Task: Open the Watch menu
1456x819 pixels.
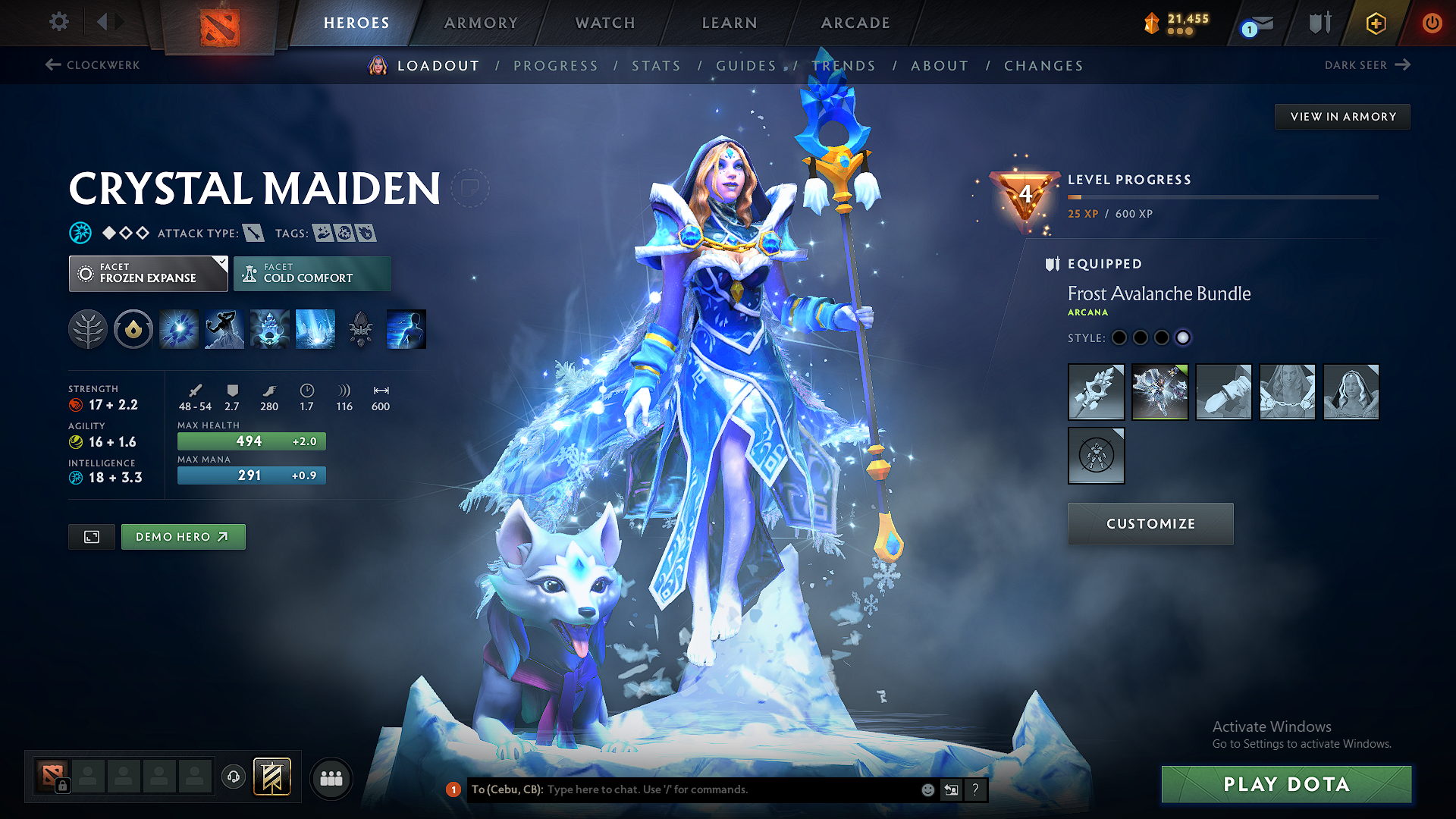Action: (x=604, y=23)
